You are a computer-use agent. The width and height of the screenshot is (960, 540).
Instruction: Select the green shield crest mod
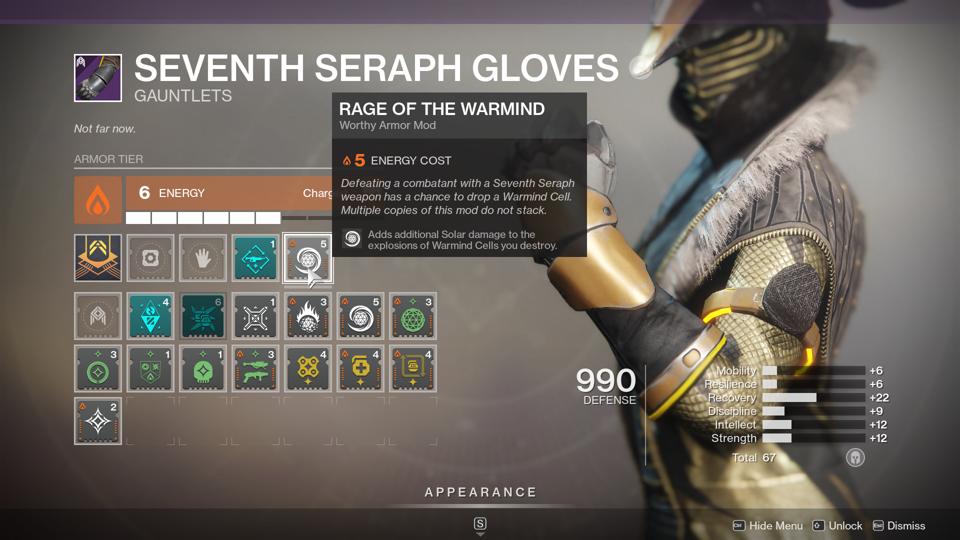pyautogui.click(x=151, y=368)
